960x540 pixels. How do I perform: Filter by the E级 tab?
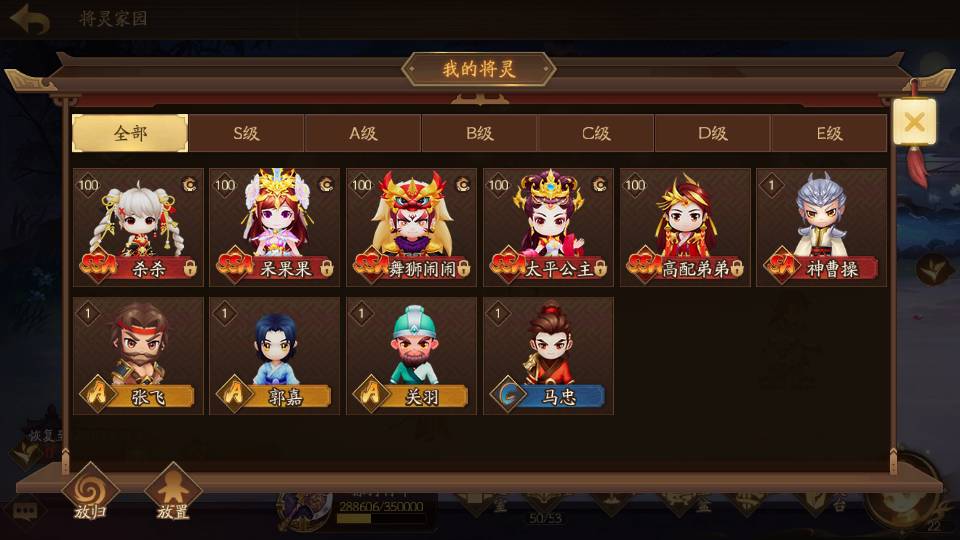(x=829, y=133)
